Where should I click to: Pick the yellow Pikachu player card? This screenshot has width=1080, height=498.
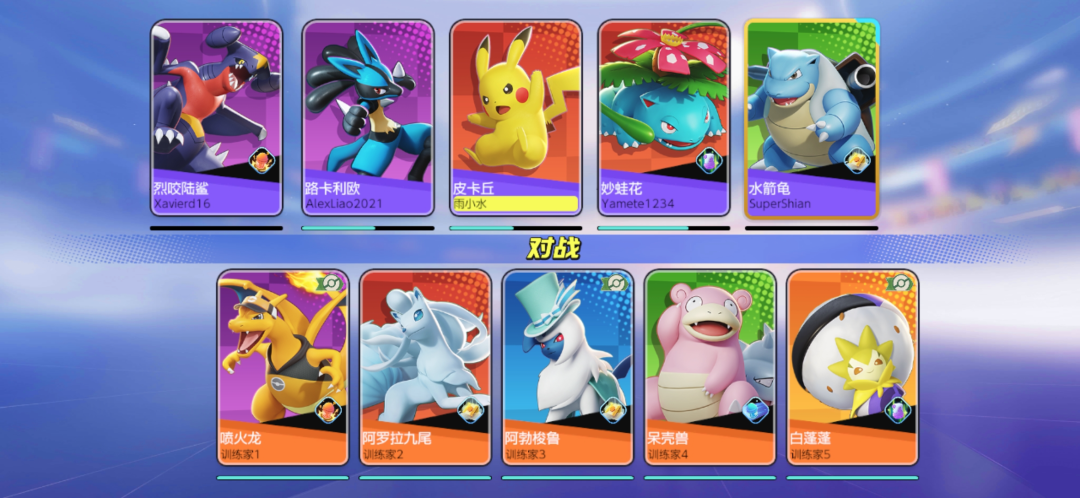[514, 118]
